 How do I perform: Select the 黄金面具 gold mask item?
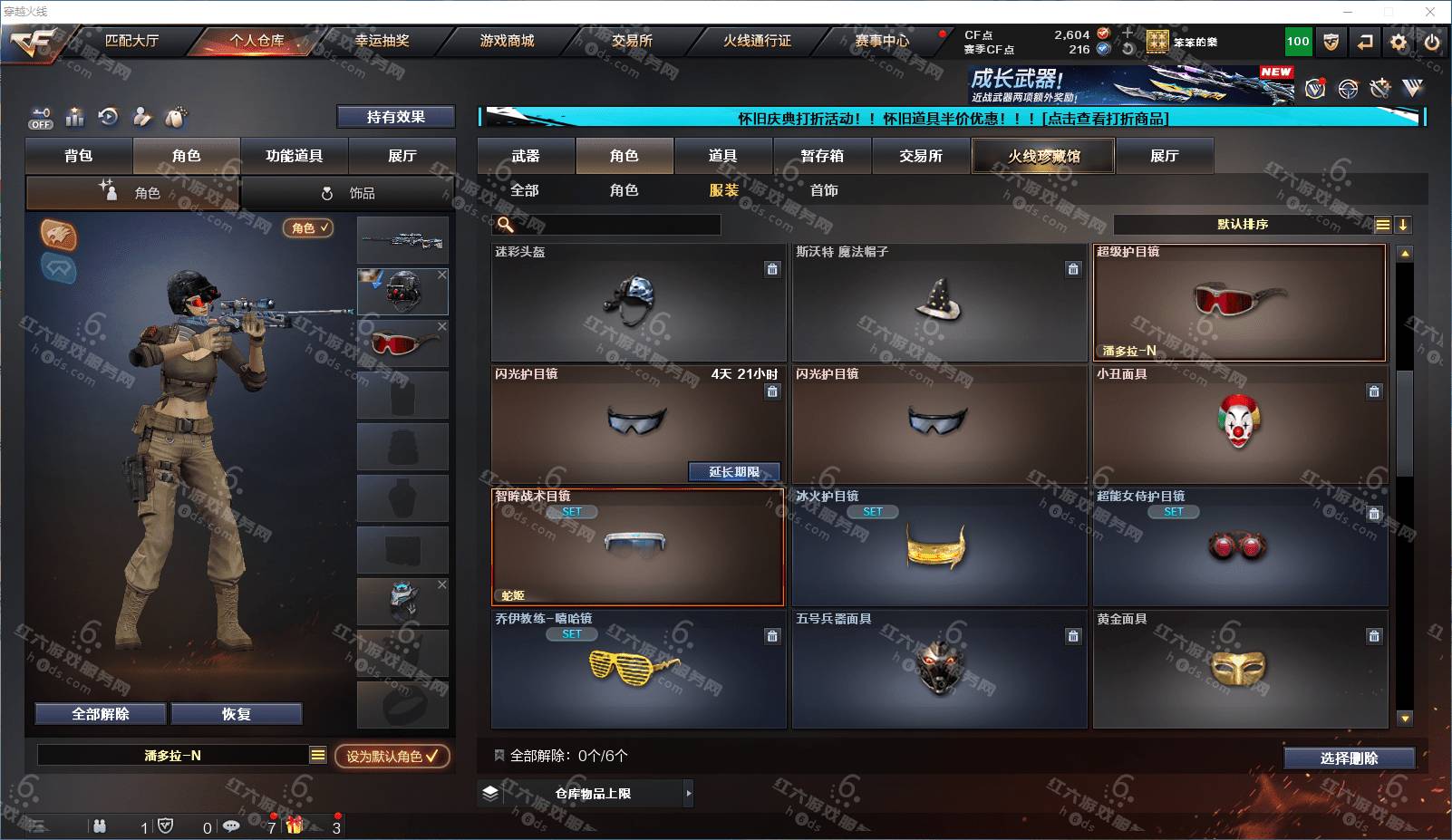pos(1239,670)
